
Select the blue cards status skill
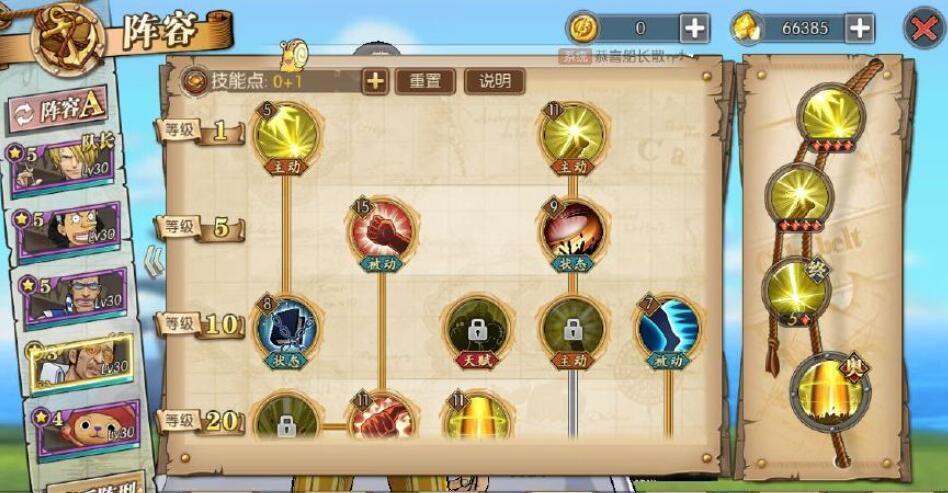(286, 327)
